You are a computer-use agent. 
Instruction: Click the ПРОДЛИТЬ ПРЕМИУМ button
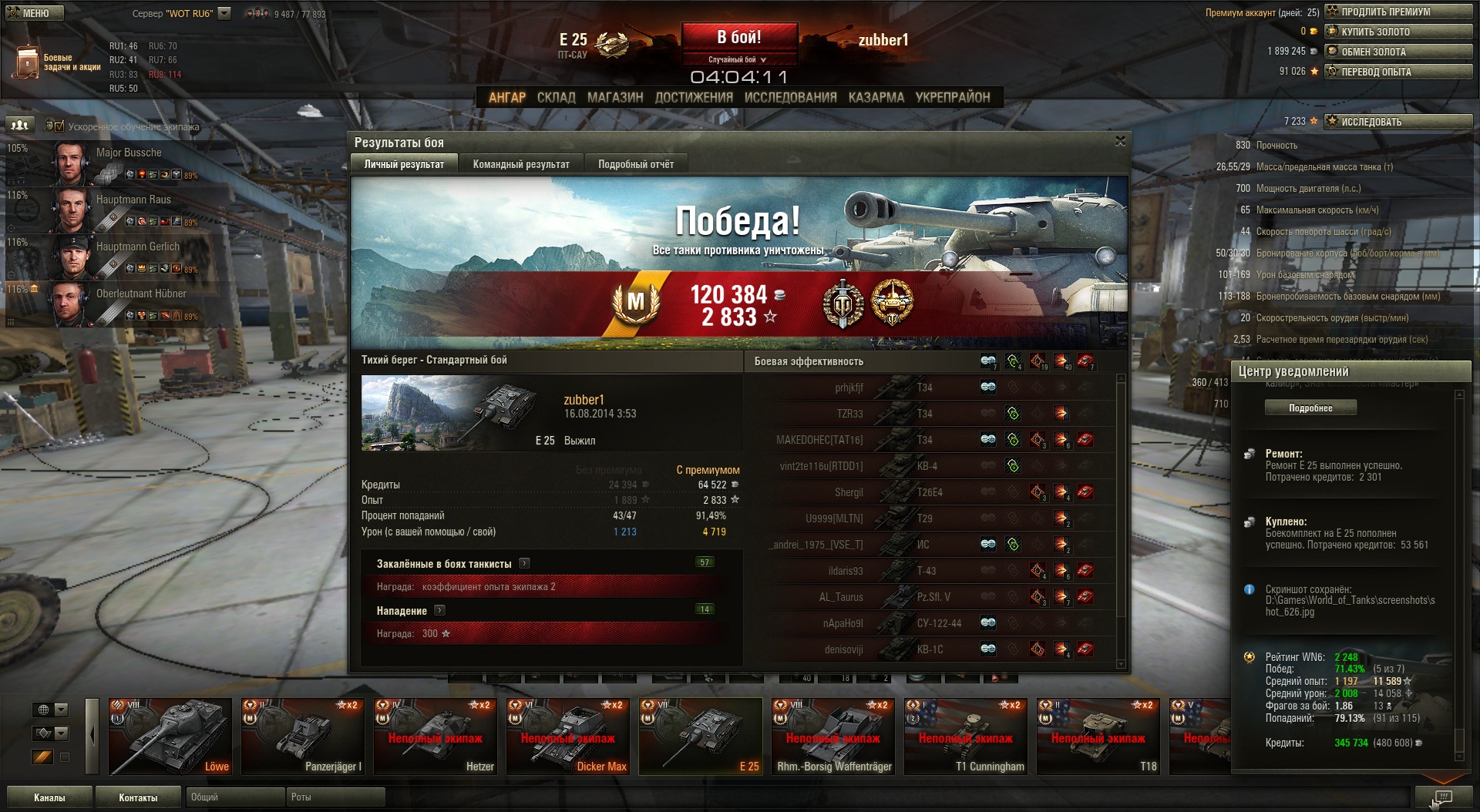pyautogui.click(x=1398, y=12)
